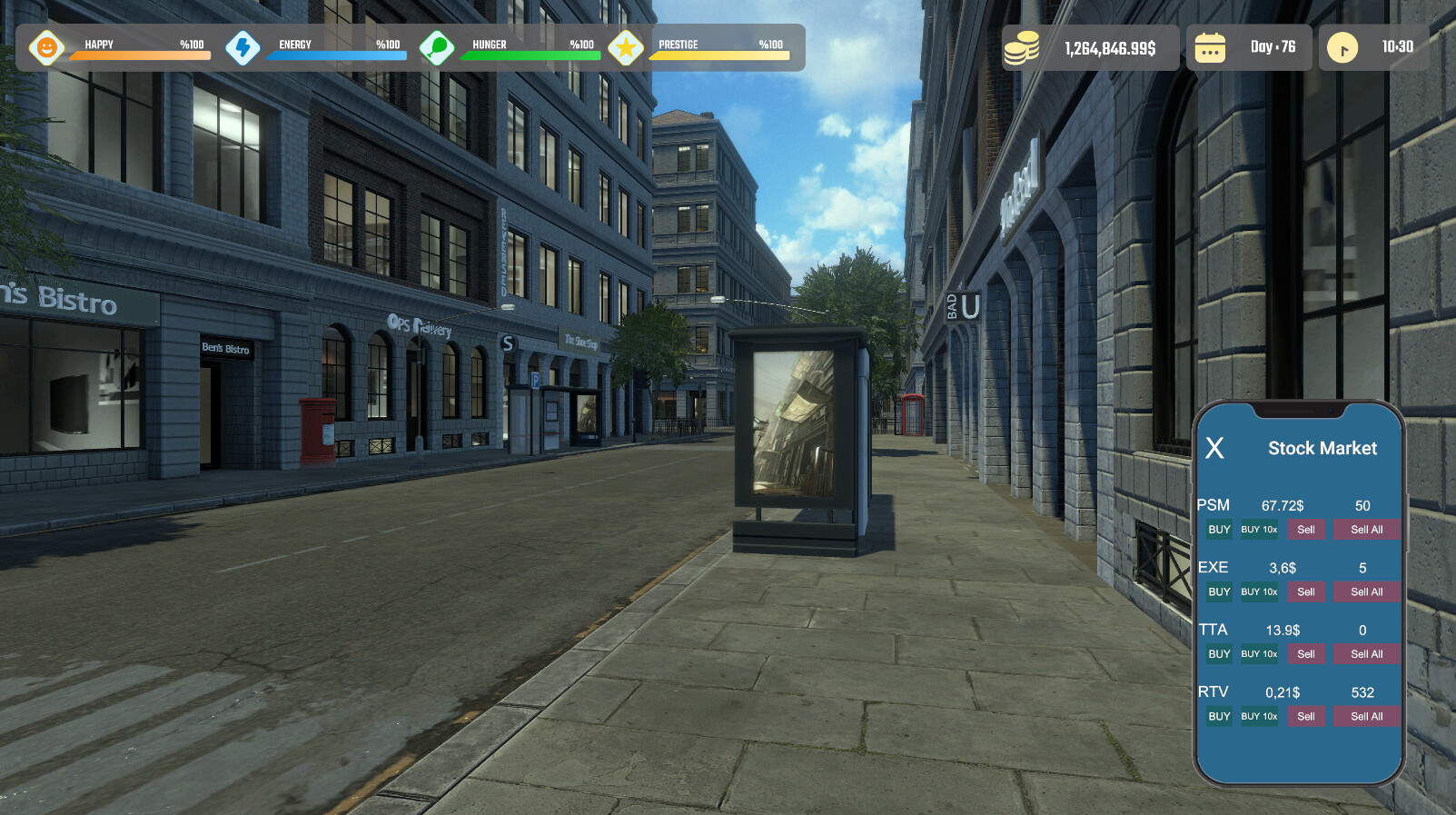Sell one PSM share
The width and height of the screenshot is (1456, 815).
coord(1306,530)
